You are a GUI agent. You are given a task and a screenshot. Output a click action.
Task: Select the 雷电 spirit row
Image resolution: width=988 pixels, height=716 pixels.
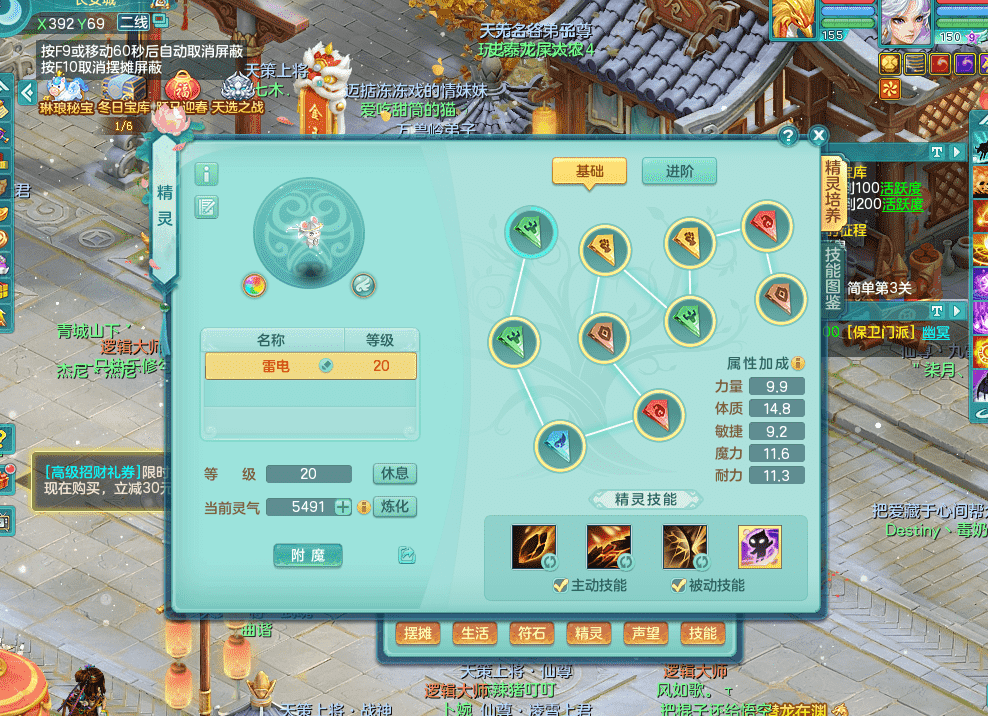click(x=310, y=366)
